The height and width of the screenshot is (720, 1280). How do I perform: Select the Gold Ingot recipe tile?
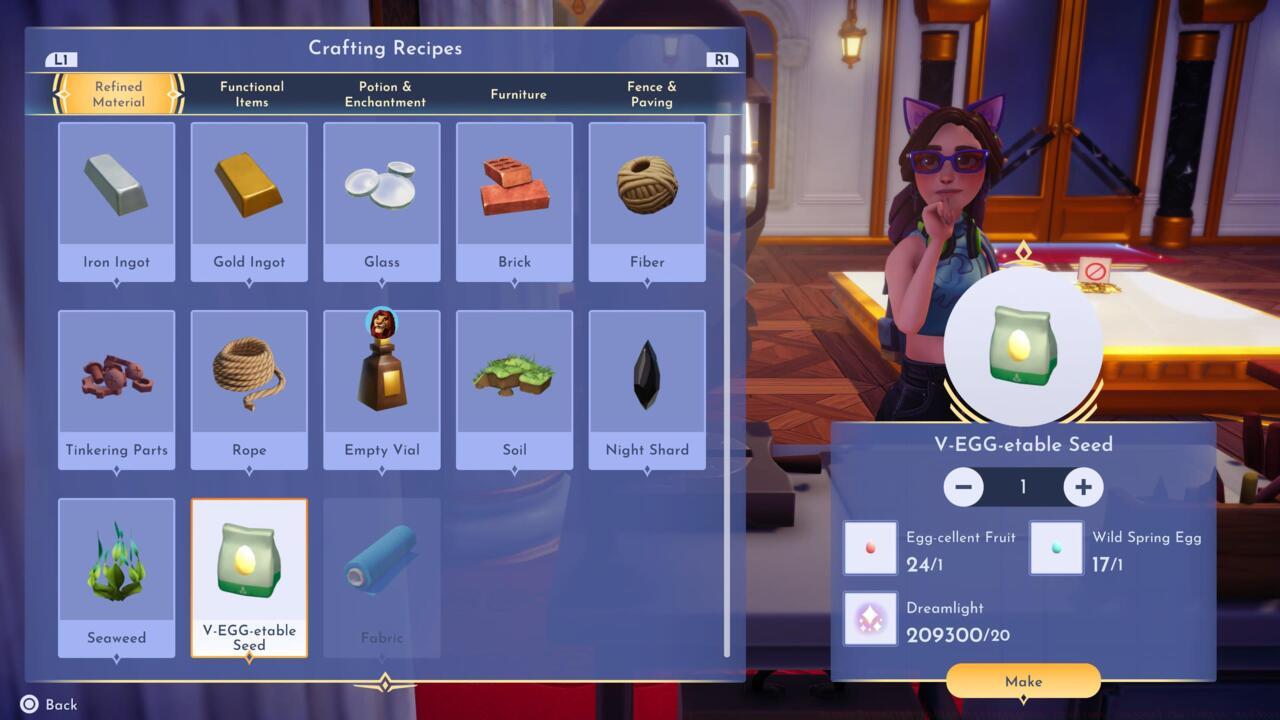point(249,202)
